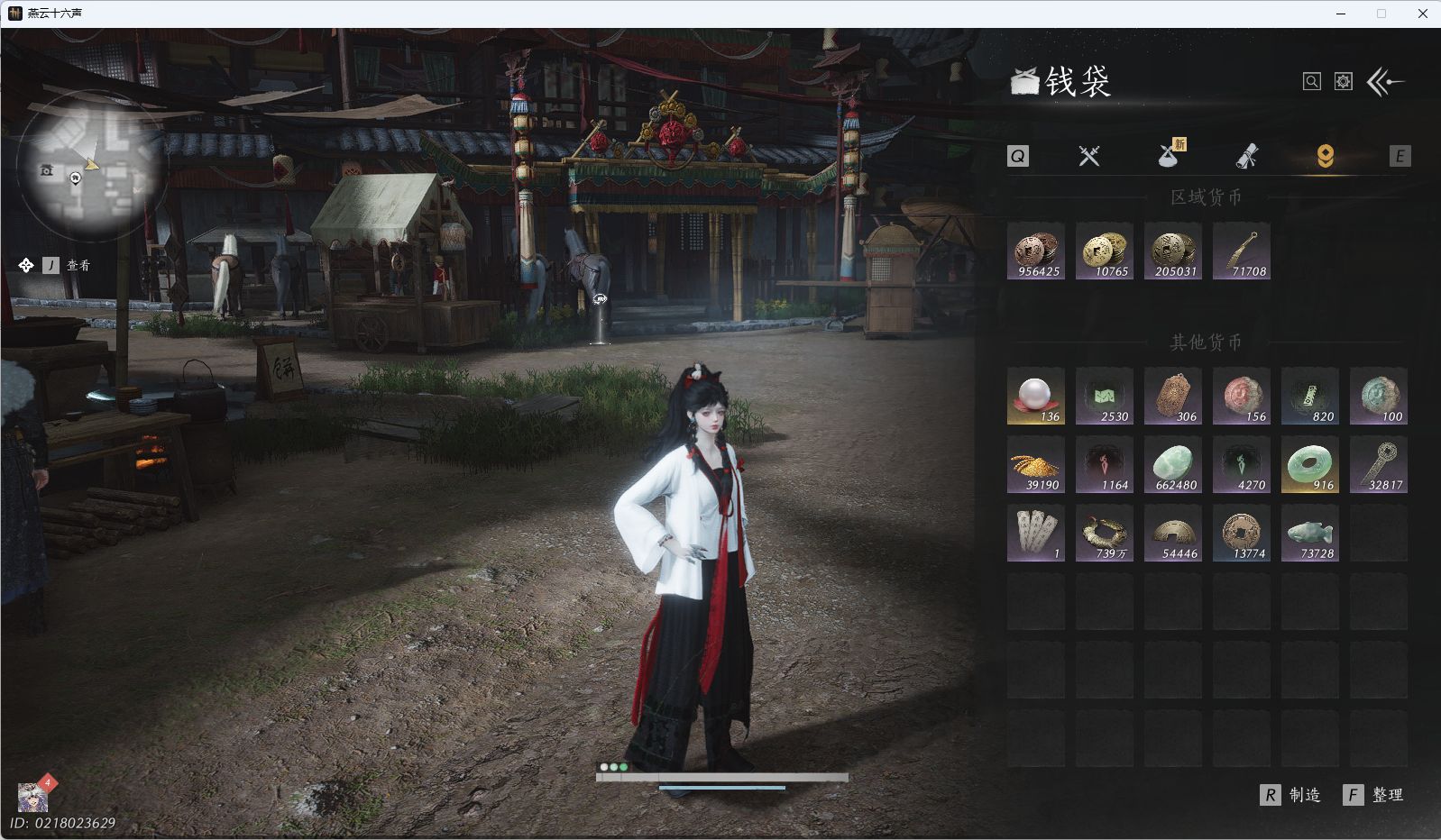Click the 制造 craft button
This screenshot has height=840, width=1441.
click(x=1290, y=795)
